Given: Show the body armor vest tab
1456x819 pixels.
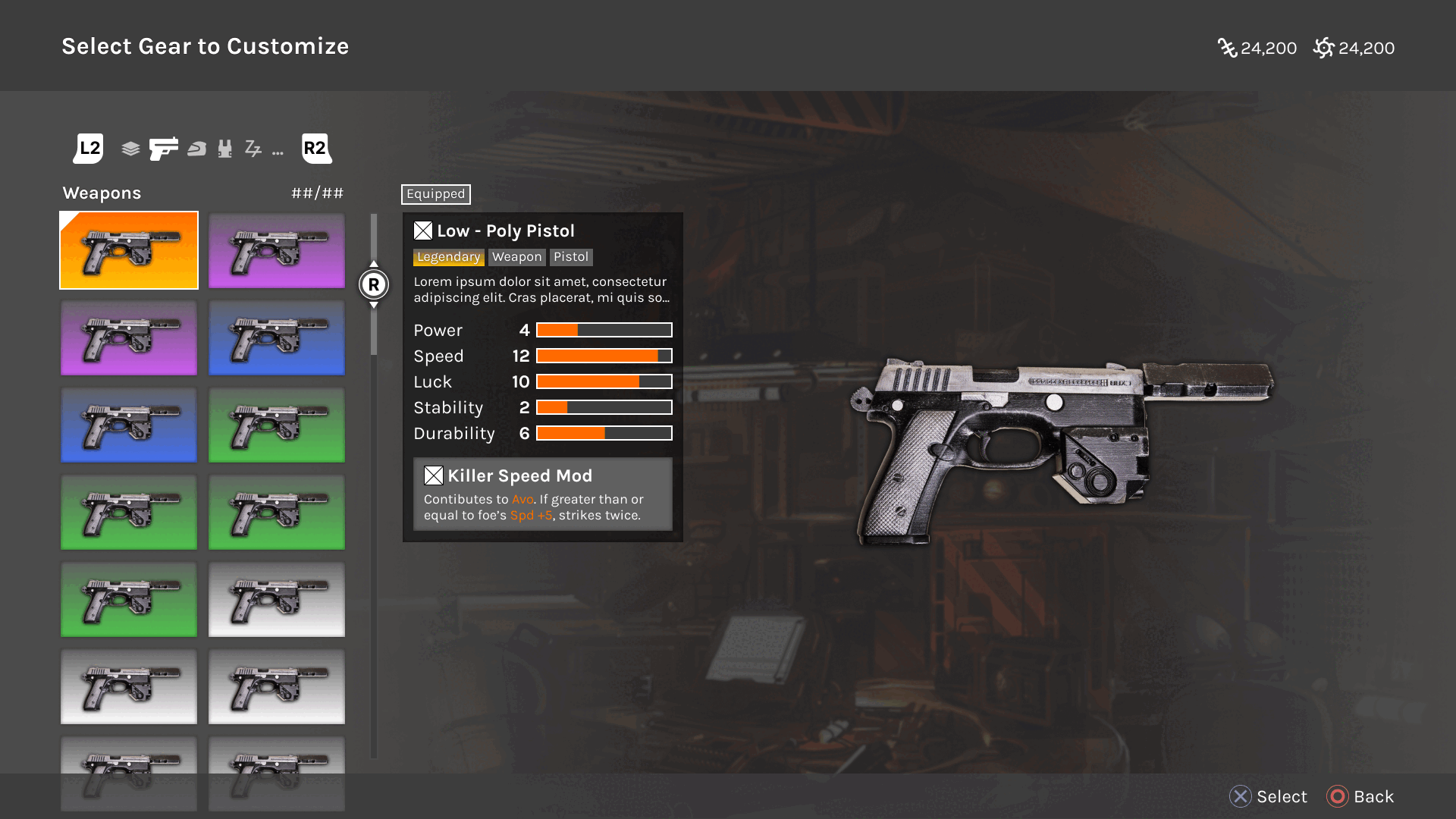Looking at the screenshot, I should (x=224, y=149).
